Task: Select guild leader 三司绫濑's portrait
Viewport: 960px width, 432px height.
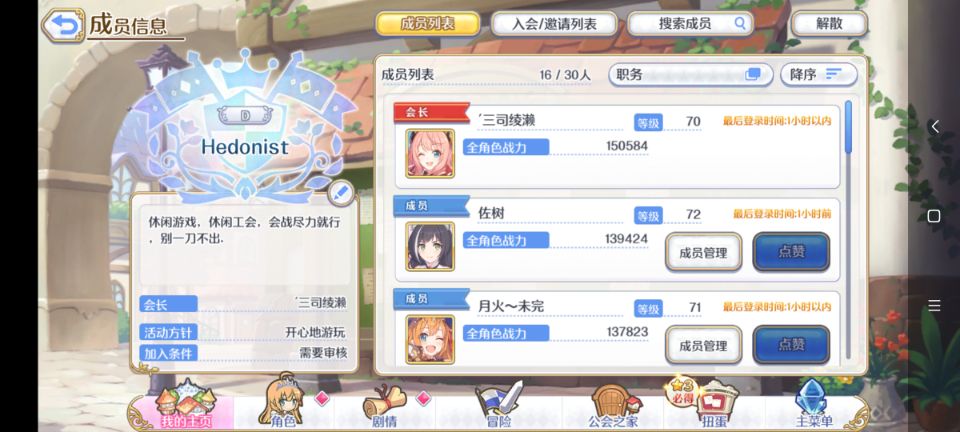Action: 430,153
